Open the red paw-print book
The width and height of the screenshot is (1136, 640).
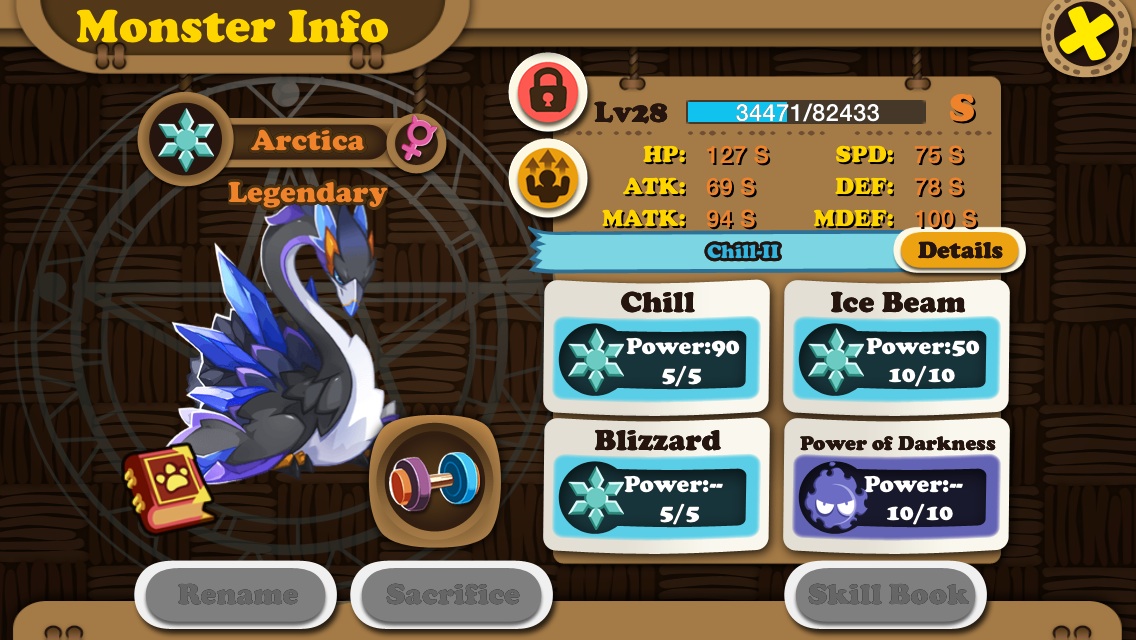click(x=167, y=488)
